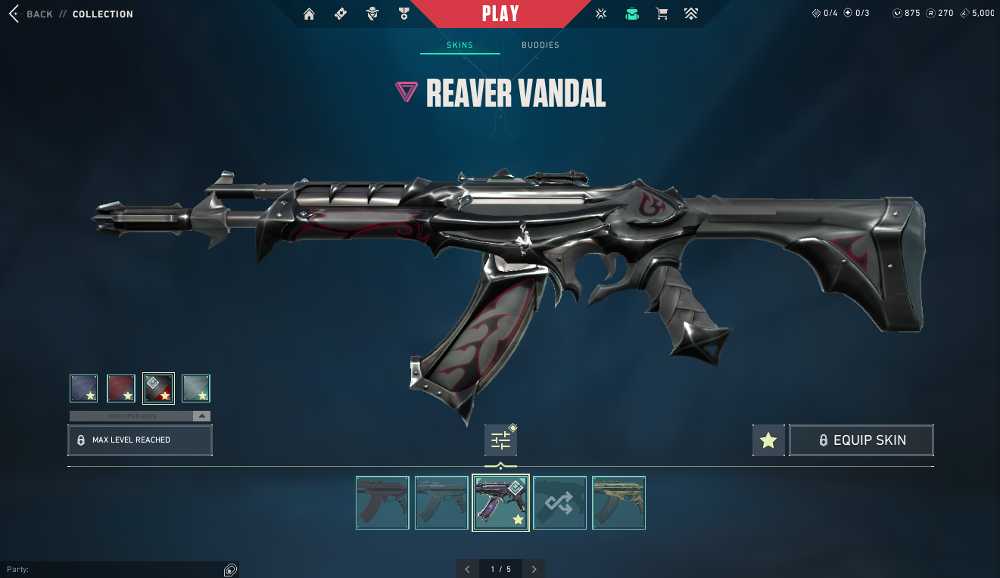This screenshot has width=1000, height=578.
Task: Select the Skins tab
Action: (459, 45)
